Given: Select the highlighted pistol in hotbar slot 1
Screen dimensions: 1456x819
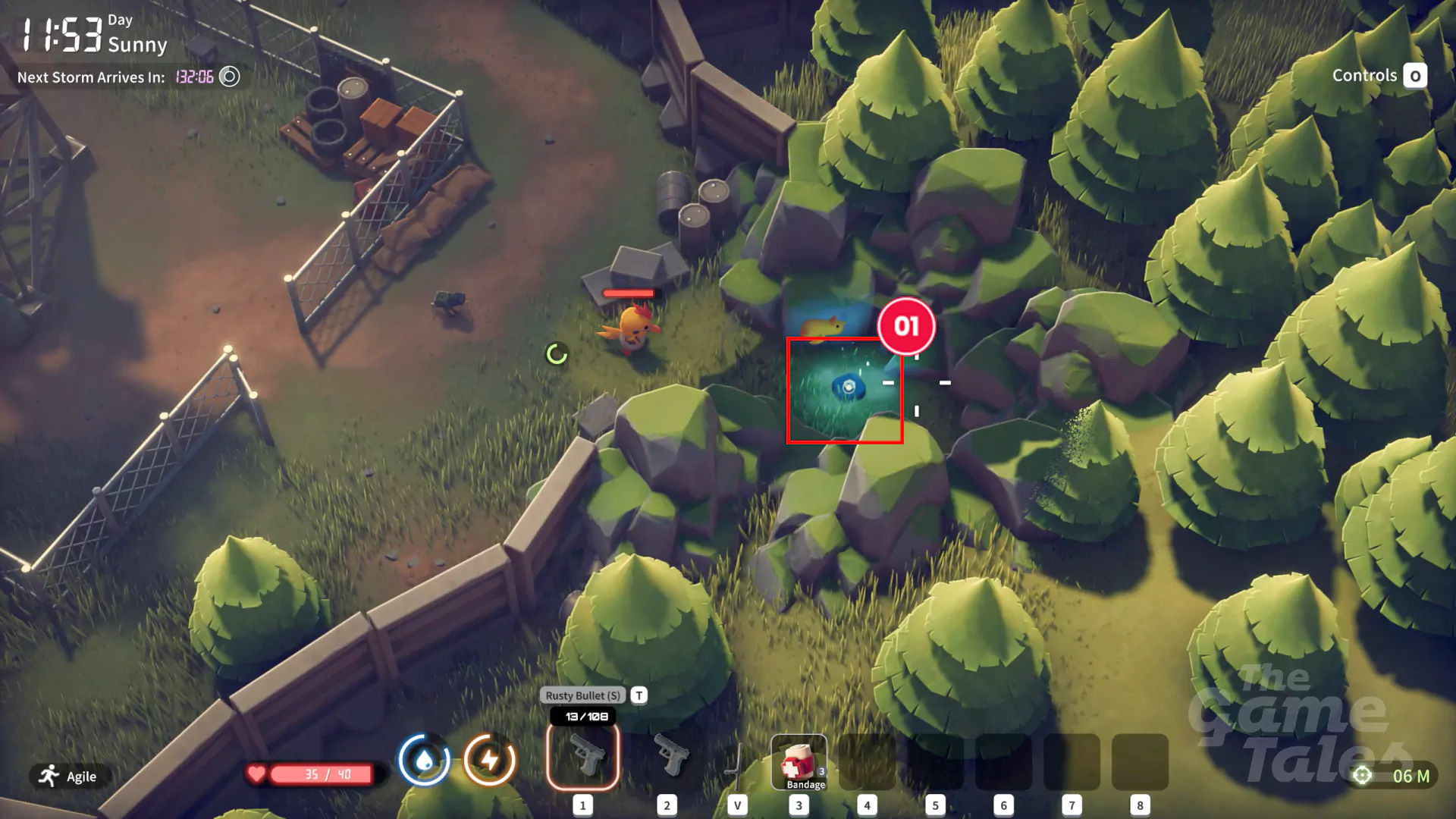Looking at the screenshot, I should tap(582, 758).
